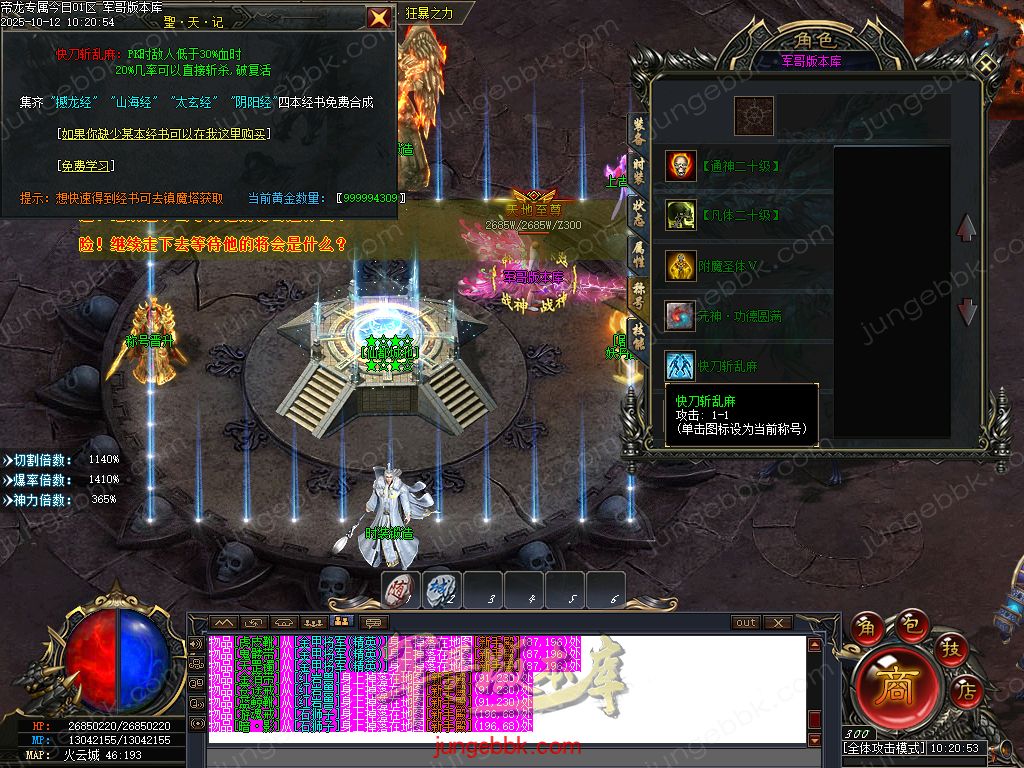Choose the 凡体二十级 title icon
Screen dimensions: 1024x768
pyautogui.click(x=681, y=215)
